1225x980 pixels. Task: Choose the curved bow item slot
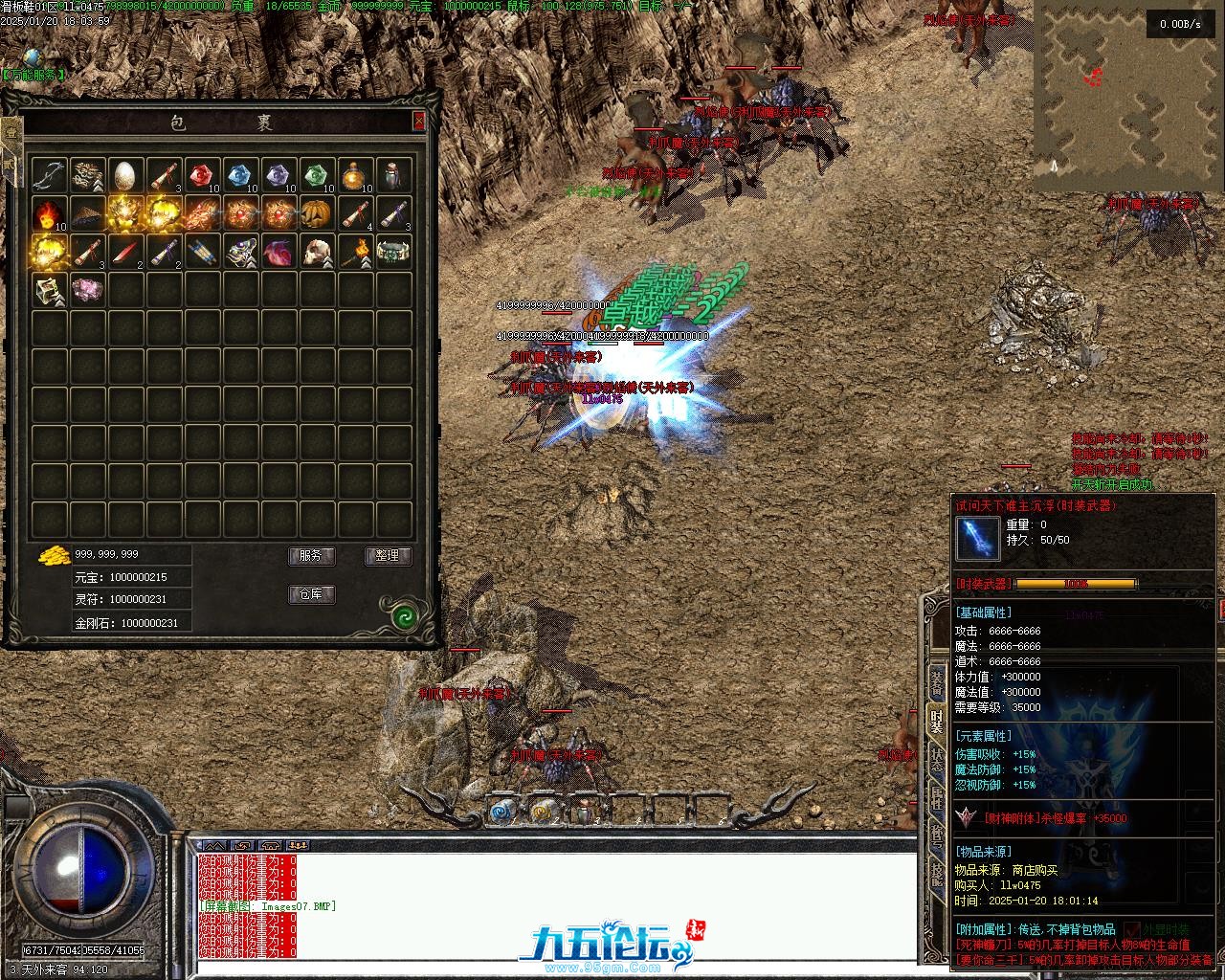49,175
